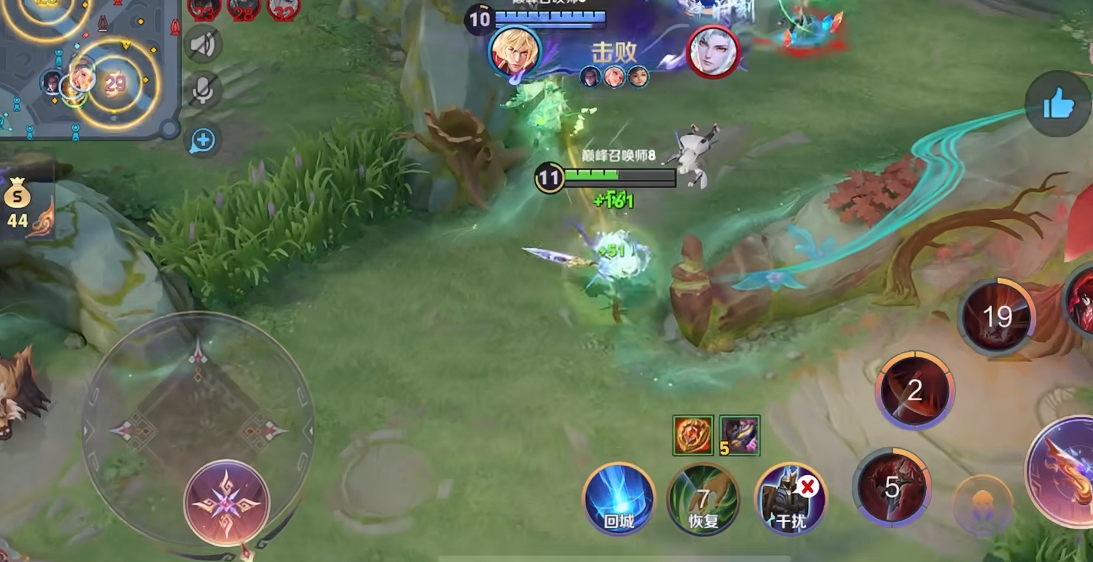This screenshot has width=1093, height=562.
Task: Cast the skill showing cooldown 5
Action: [x=892, y=487]
